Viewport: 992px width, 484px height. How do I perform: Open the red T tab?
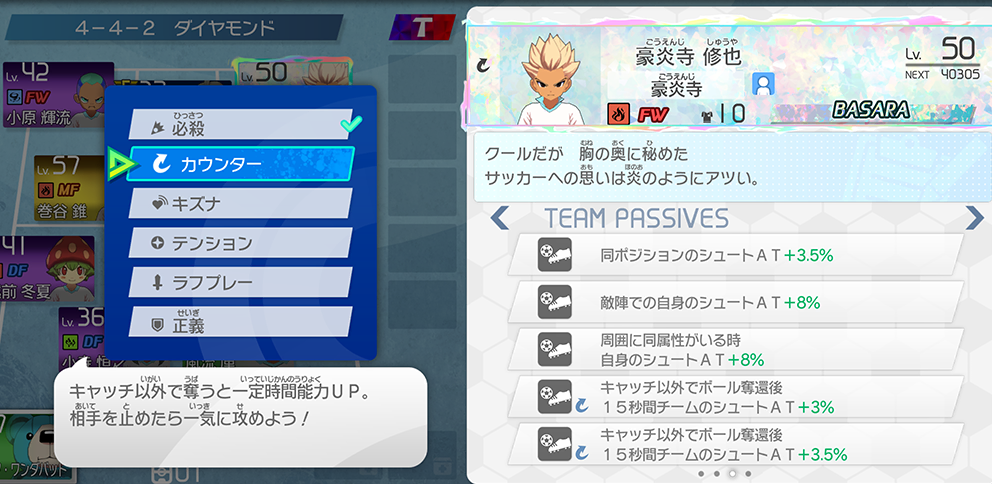pos(422,27)
